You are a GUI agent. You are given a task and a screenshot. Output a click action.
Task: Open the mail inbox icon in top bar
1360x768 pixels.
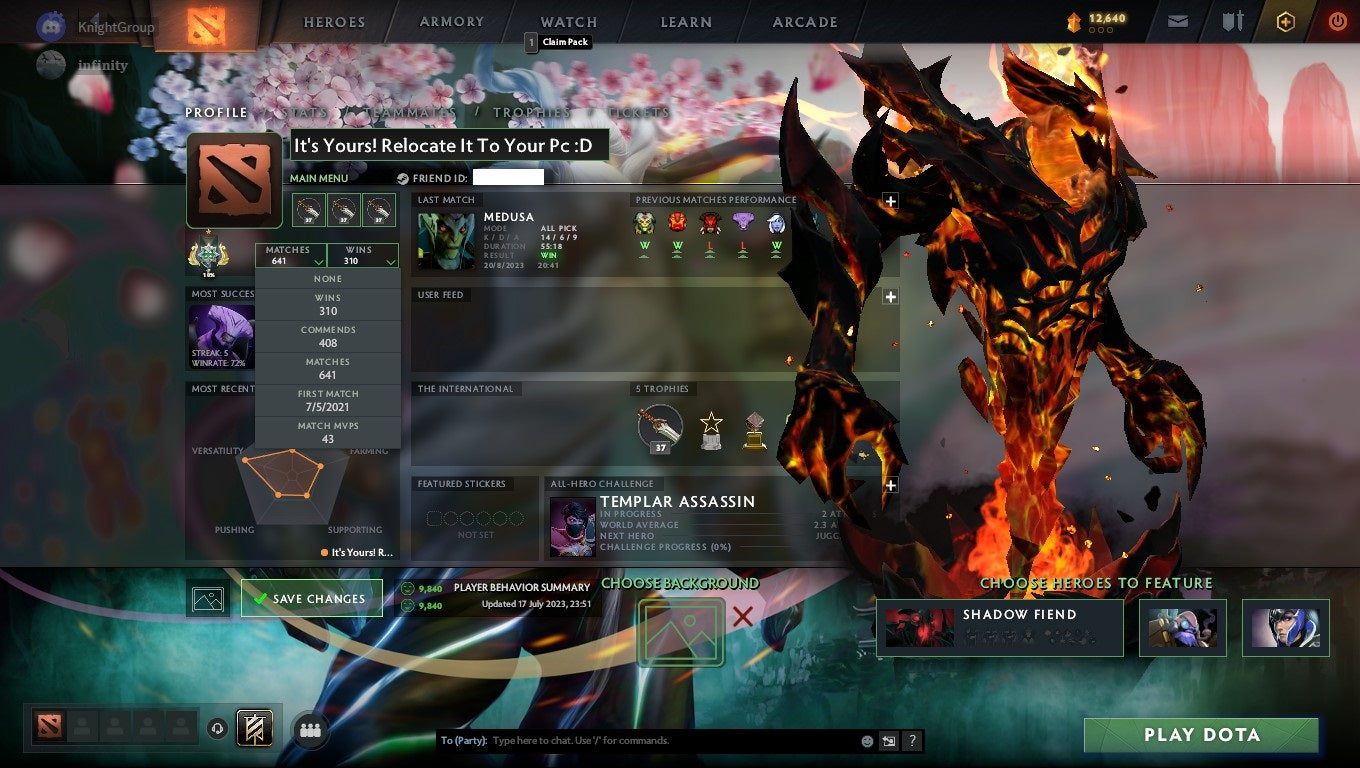click(x=1177, y=21)
